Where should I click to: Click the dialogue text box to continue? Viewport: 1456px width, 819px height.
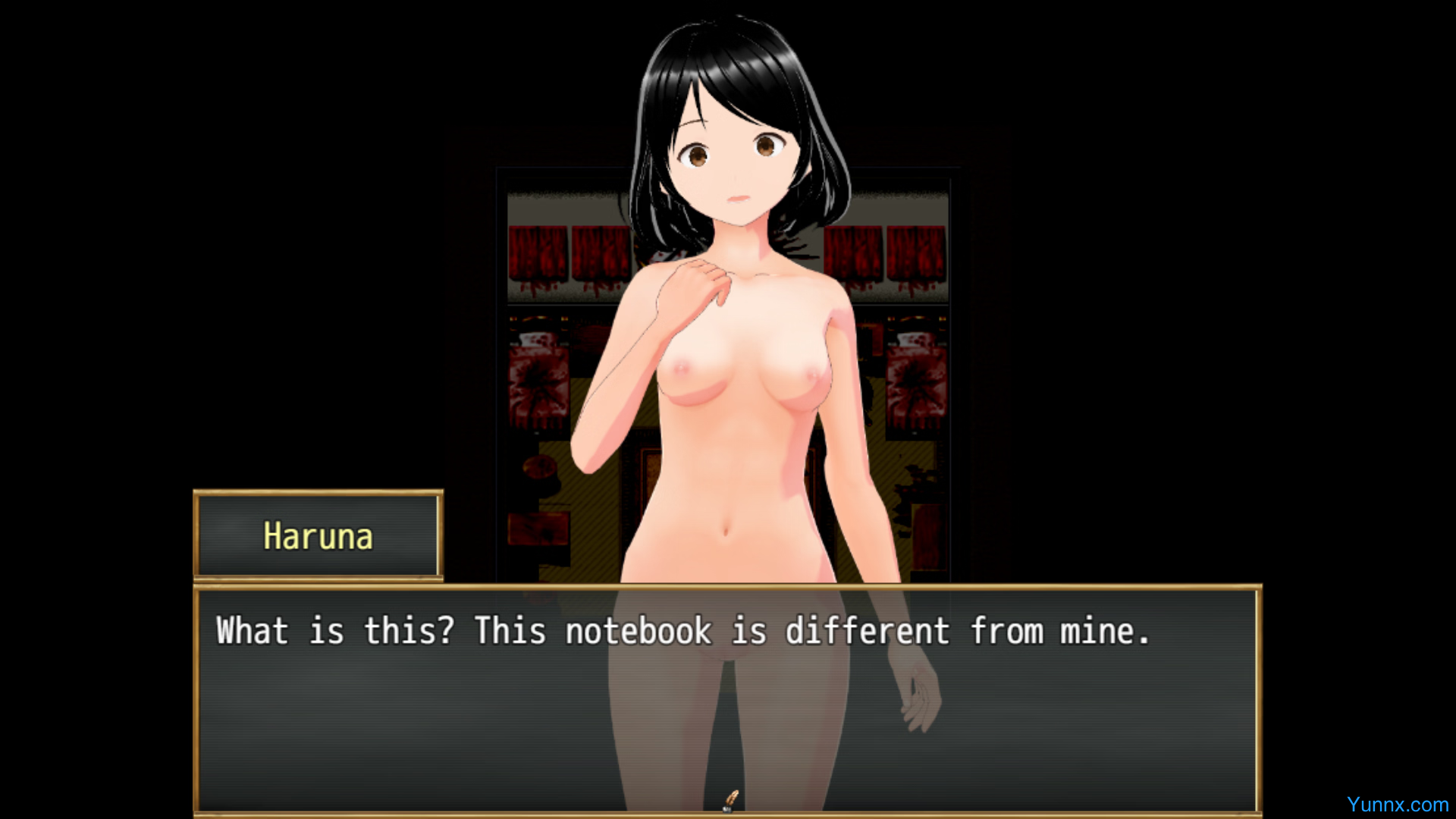pos(728,699)
